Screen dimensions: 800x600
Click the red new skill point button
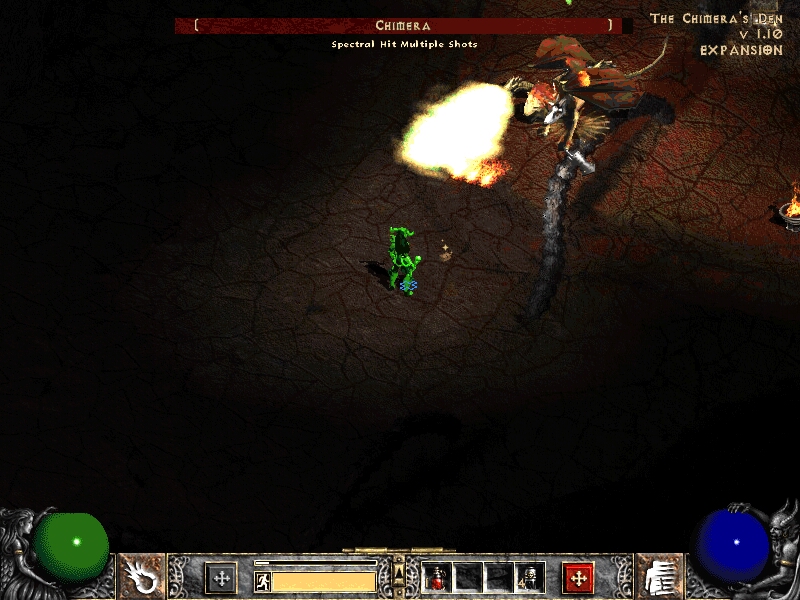tap(578, 578)
